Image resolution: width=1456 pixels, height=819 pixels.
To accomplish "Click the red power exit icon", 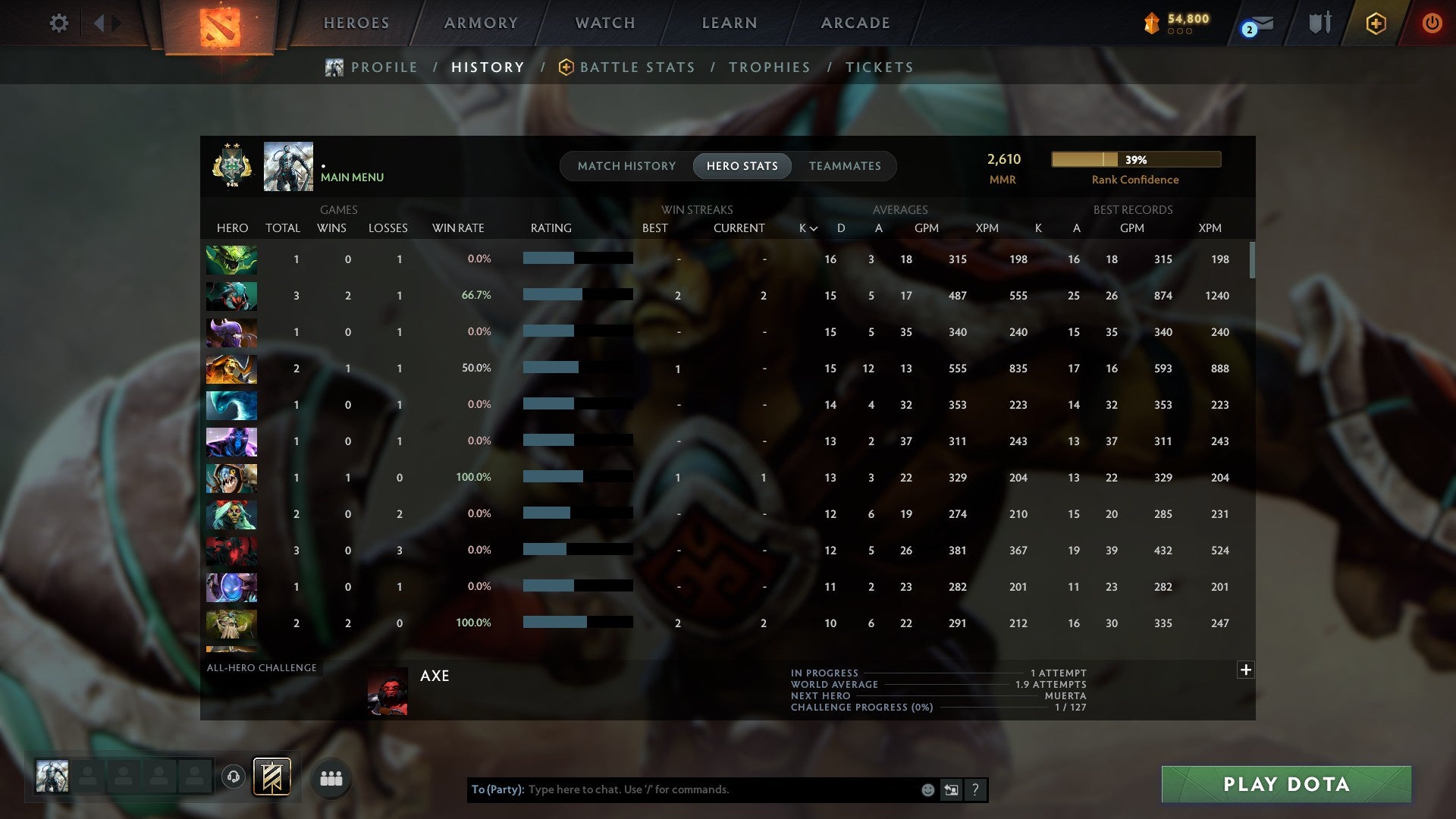I will pos(1432,24).
